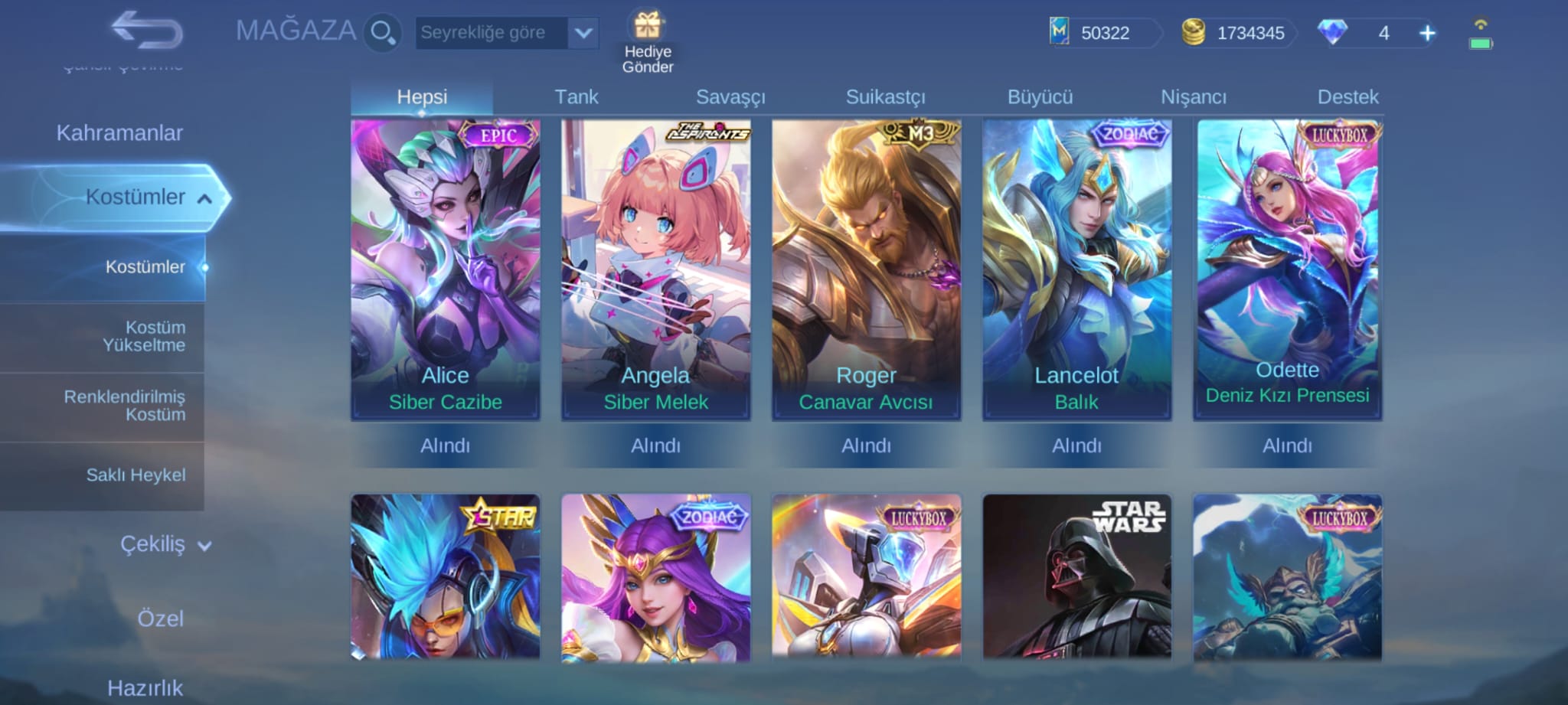
Task: Click the Hediye Gönder gift button
Action: (x=648, y=42)
